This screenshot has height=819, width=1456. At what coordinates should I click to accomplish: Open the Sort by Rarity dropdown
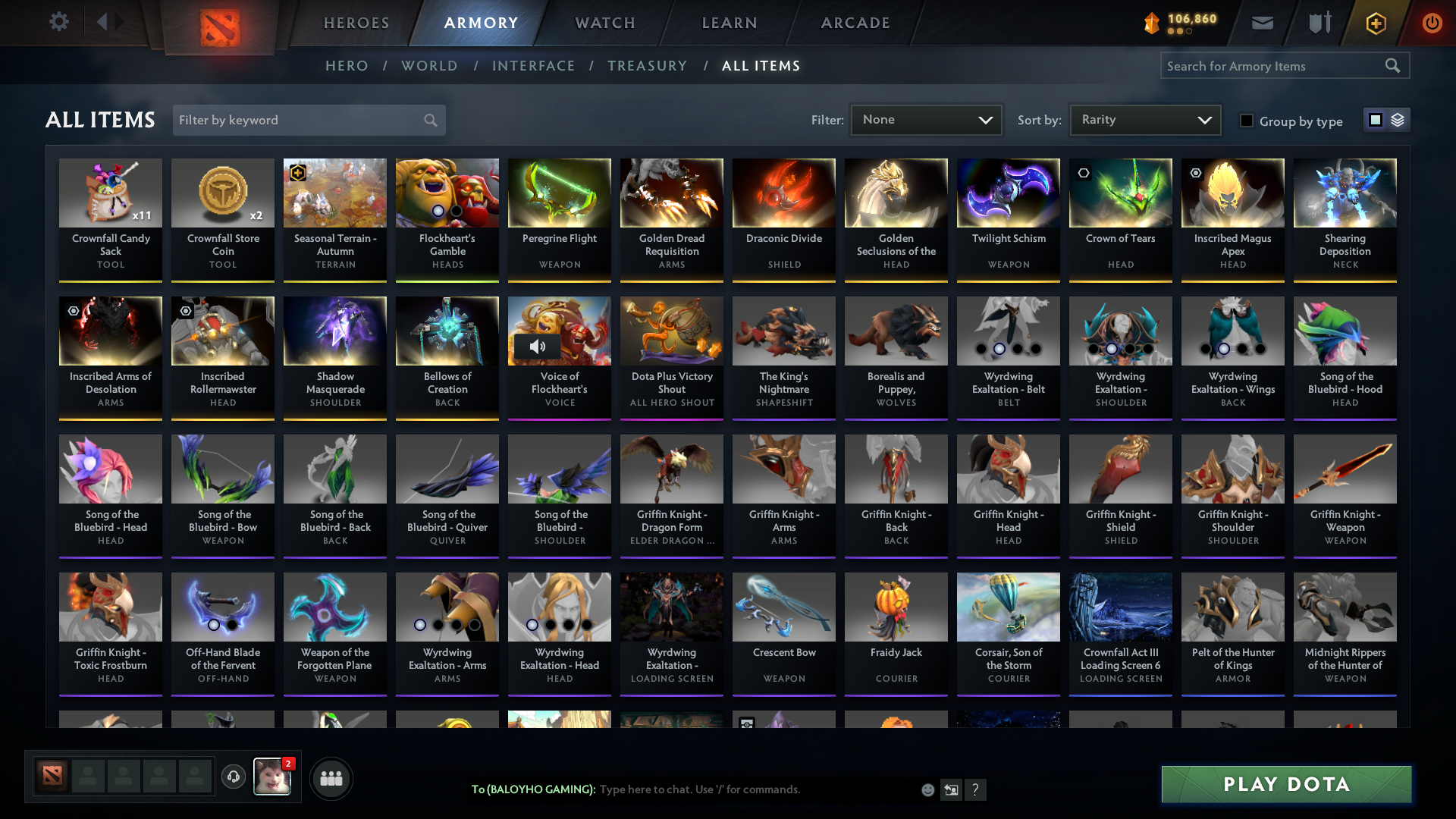[1144, 119]
